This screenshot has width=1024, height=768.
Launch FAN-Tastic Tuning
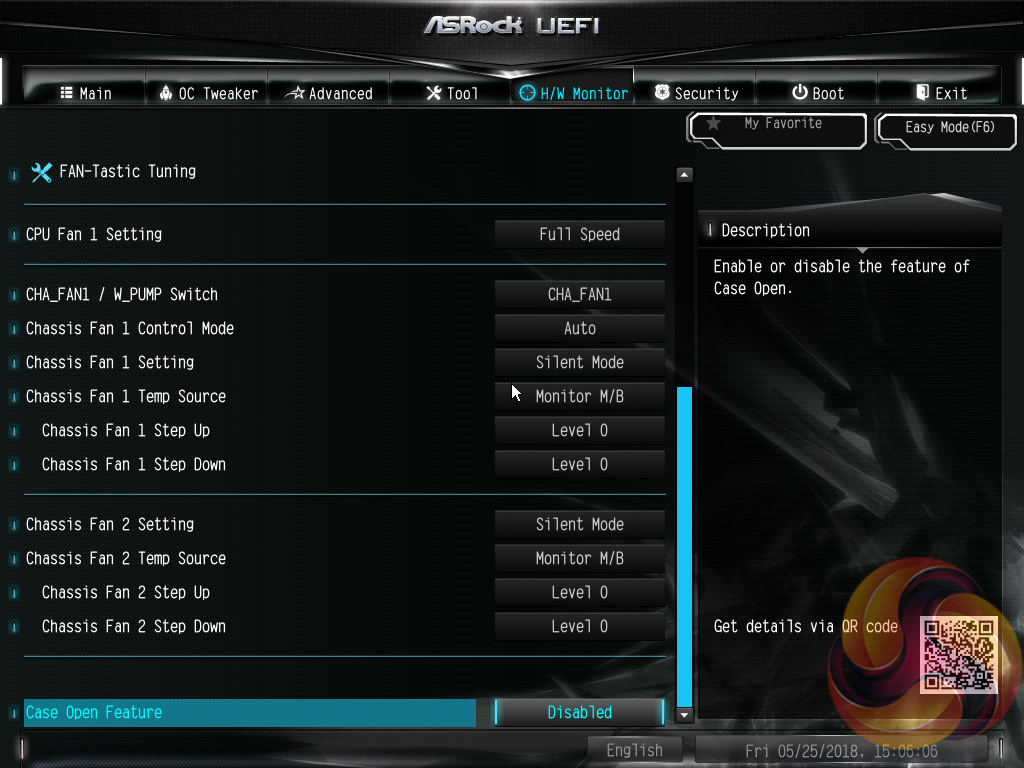tap(126, 171)
